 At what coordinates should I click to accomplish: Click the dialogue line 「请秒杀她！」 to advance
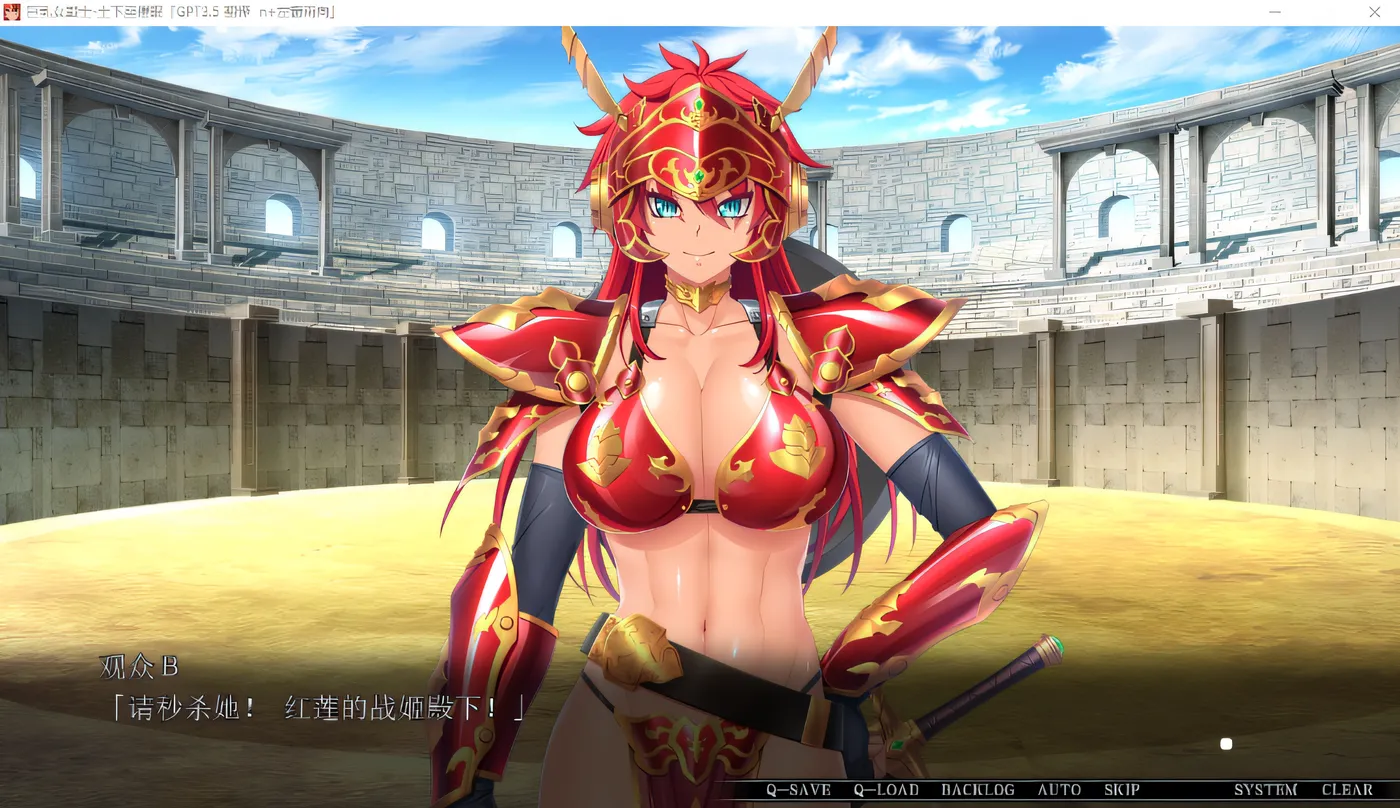(x=310, y=706)
